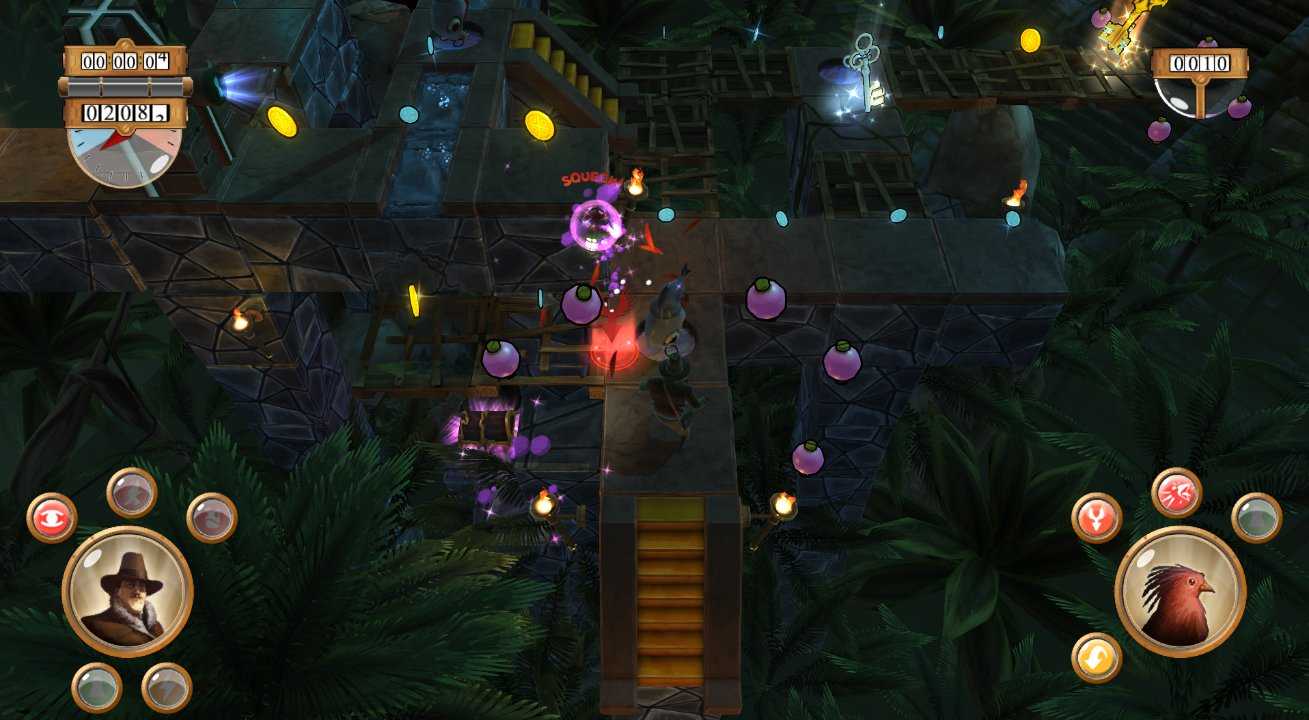Screen dimensions: 1309x720
Task: Toggle Sasha's empty gray ability slot
Action: pyautogui.click(x=1256, y=518)
